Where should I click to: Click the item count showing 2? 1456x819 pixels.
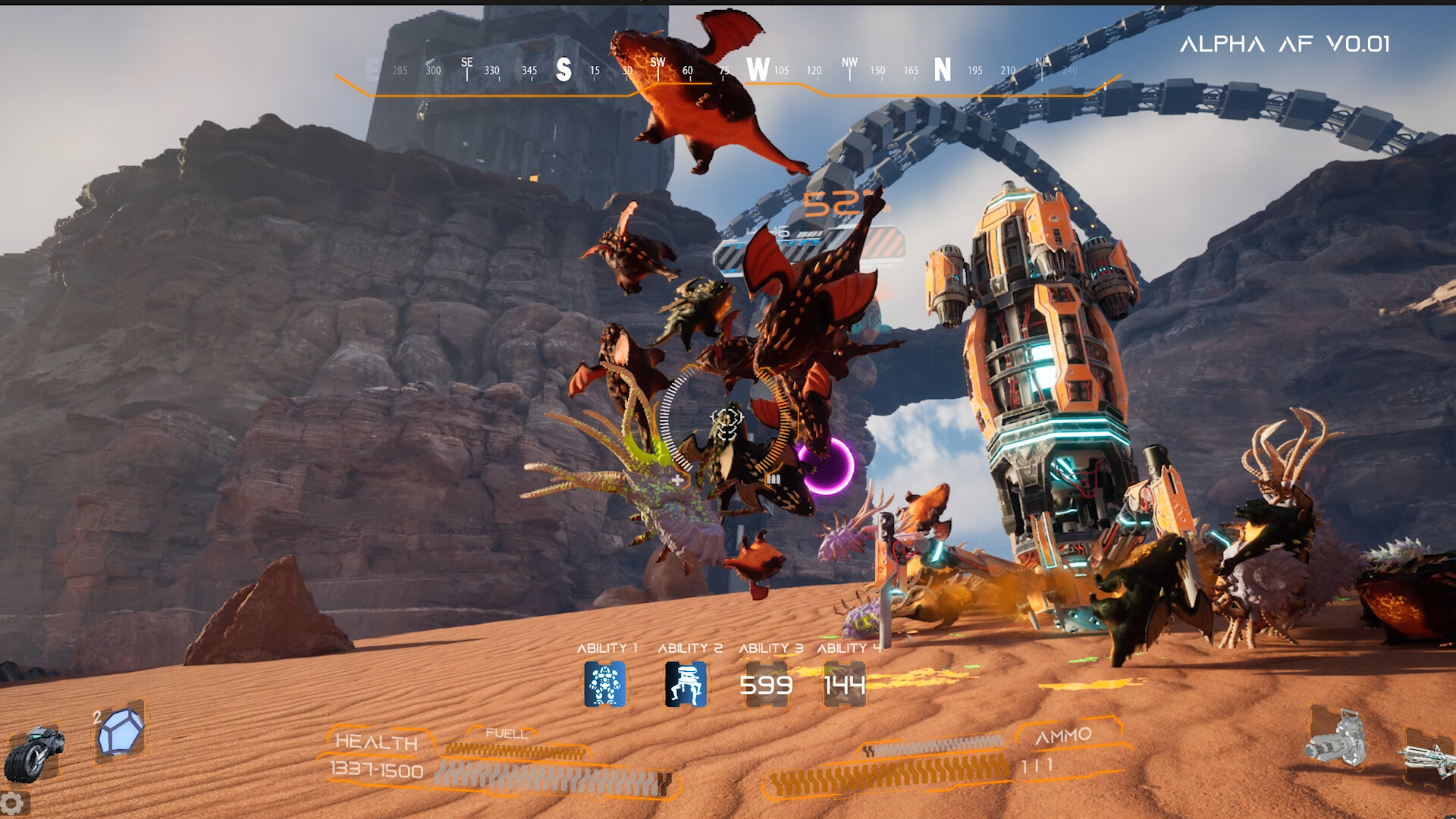[98, 716]
